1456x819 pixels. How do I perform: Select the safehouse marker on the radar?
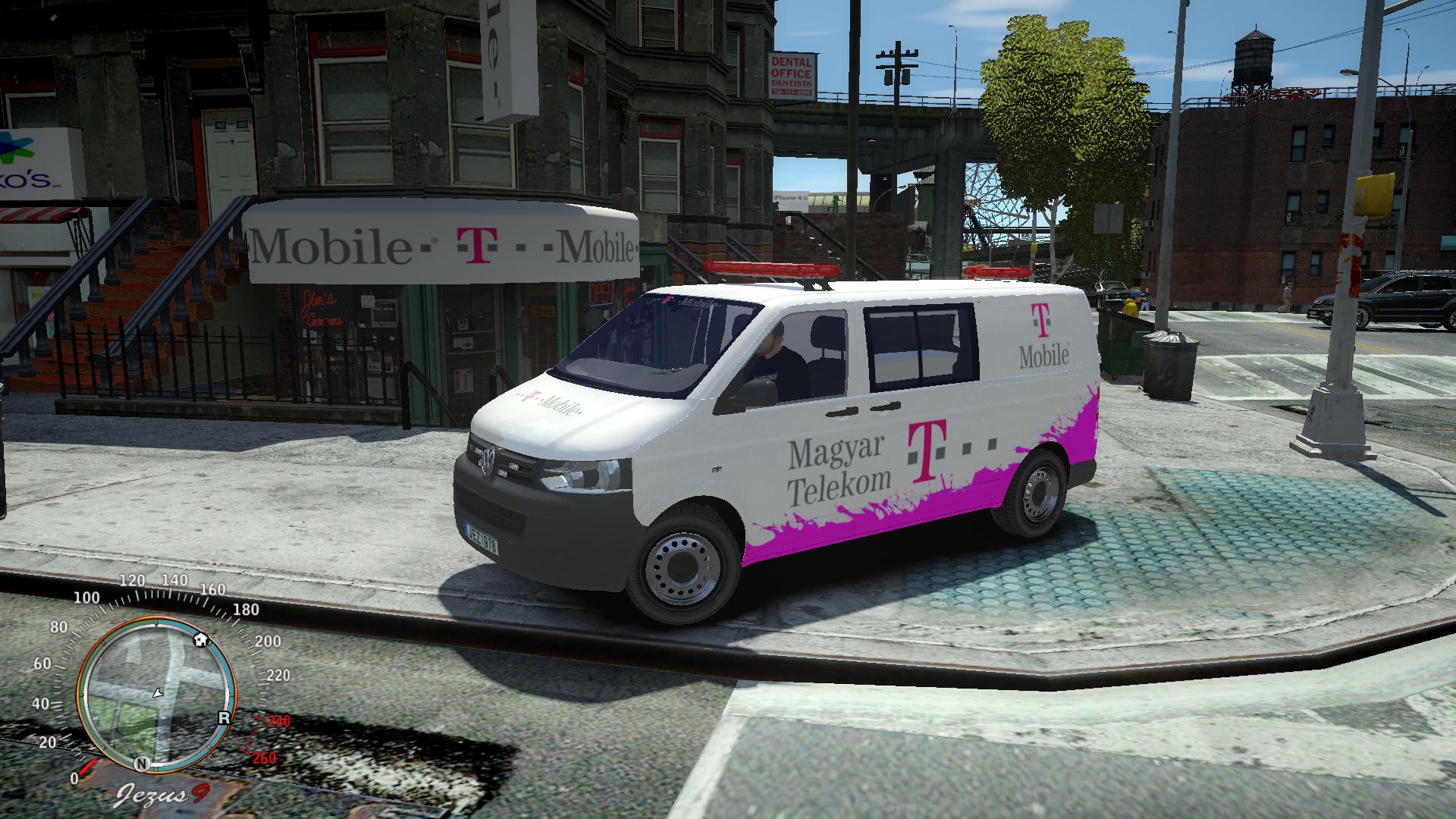pyautogui.click(x=201, y=638)
